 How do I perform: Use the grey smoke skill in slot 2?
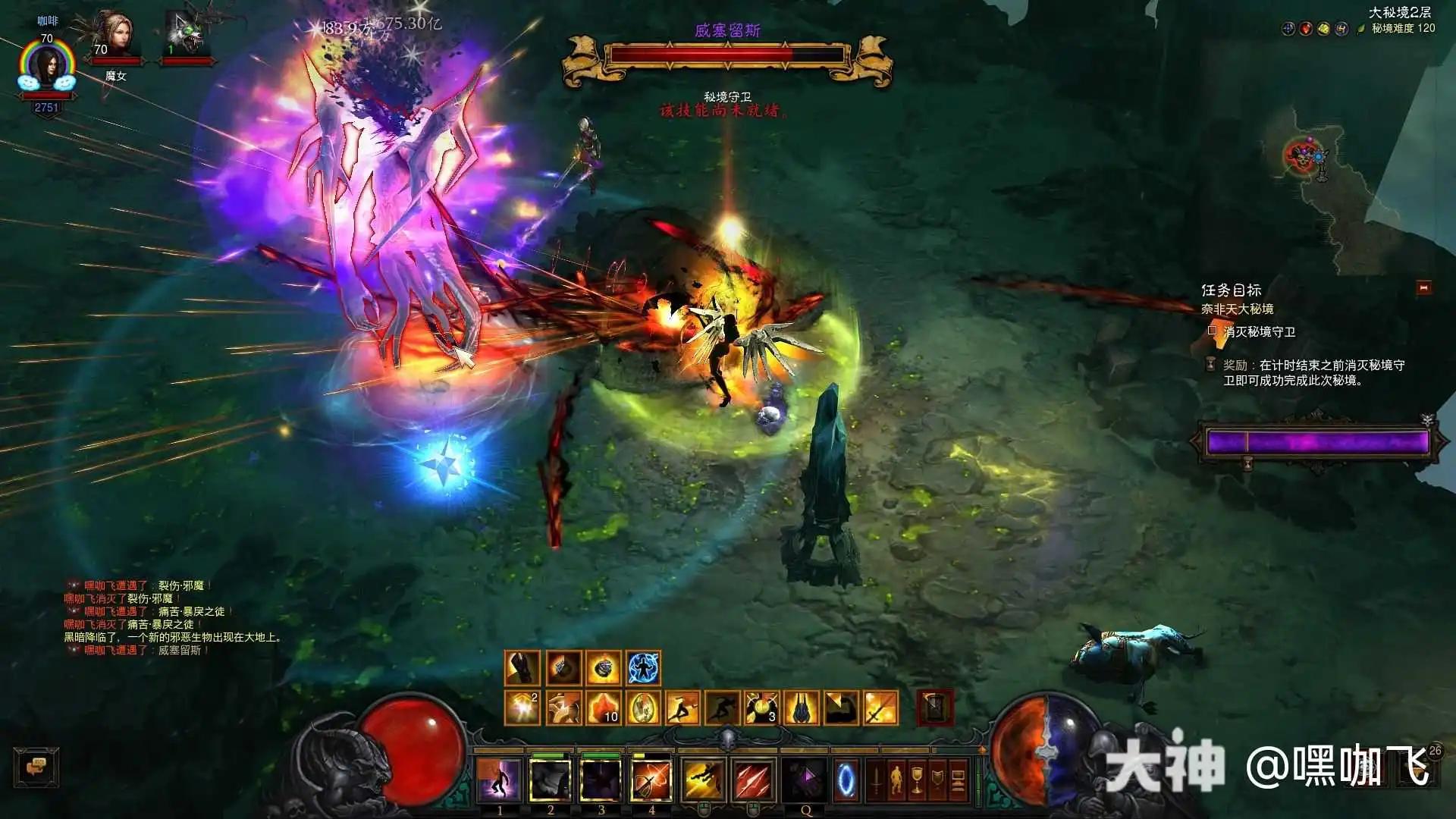550,780
